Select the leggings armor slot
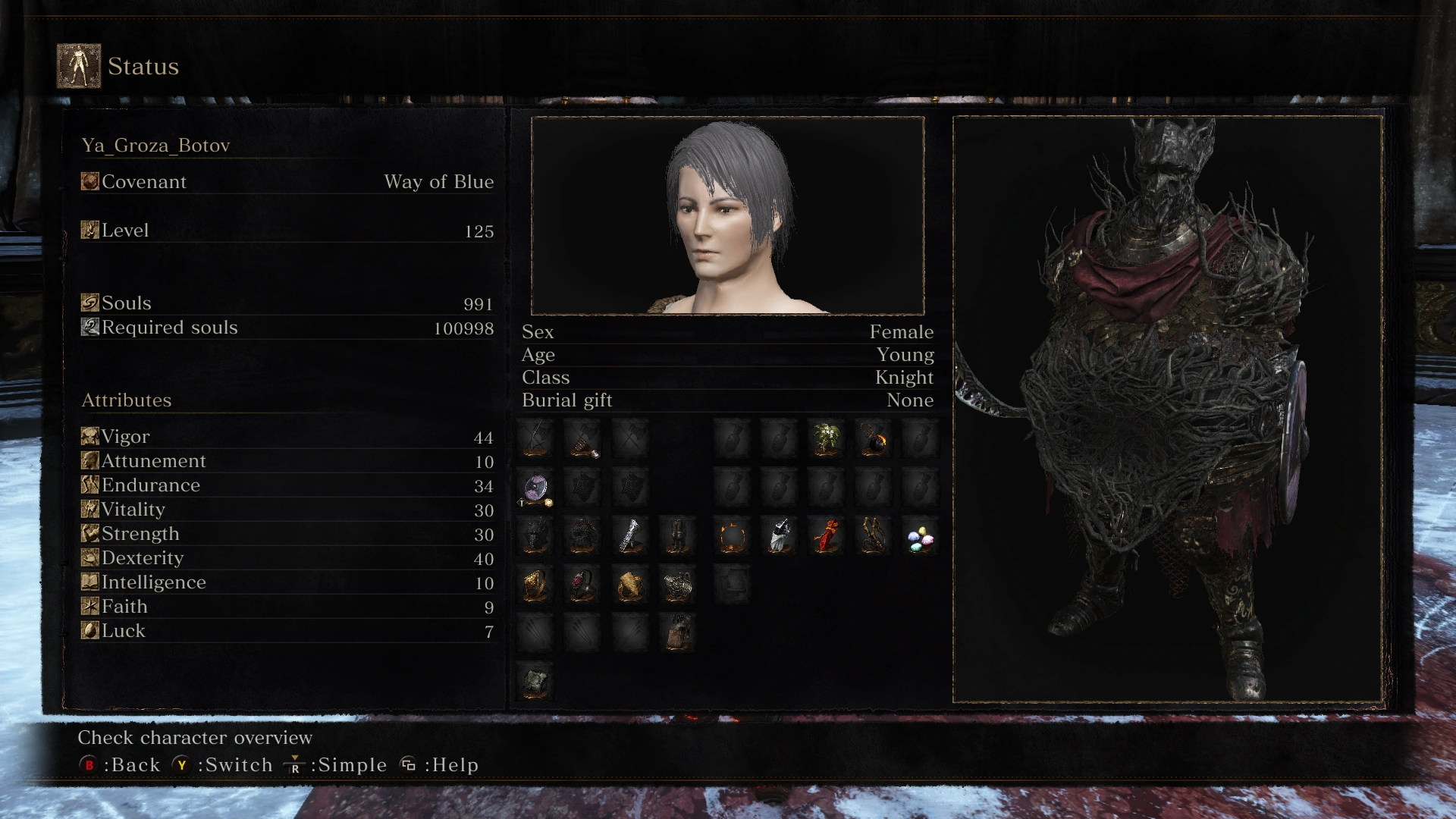Viewport: 1456px width, 819px height. pyautogui.click(x=677, y=536)
